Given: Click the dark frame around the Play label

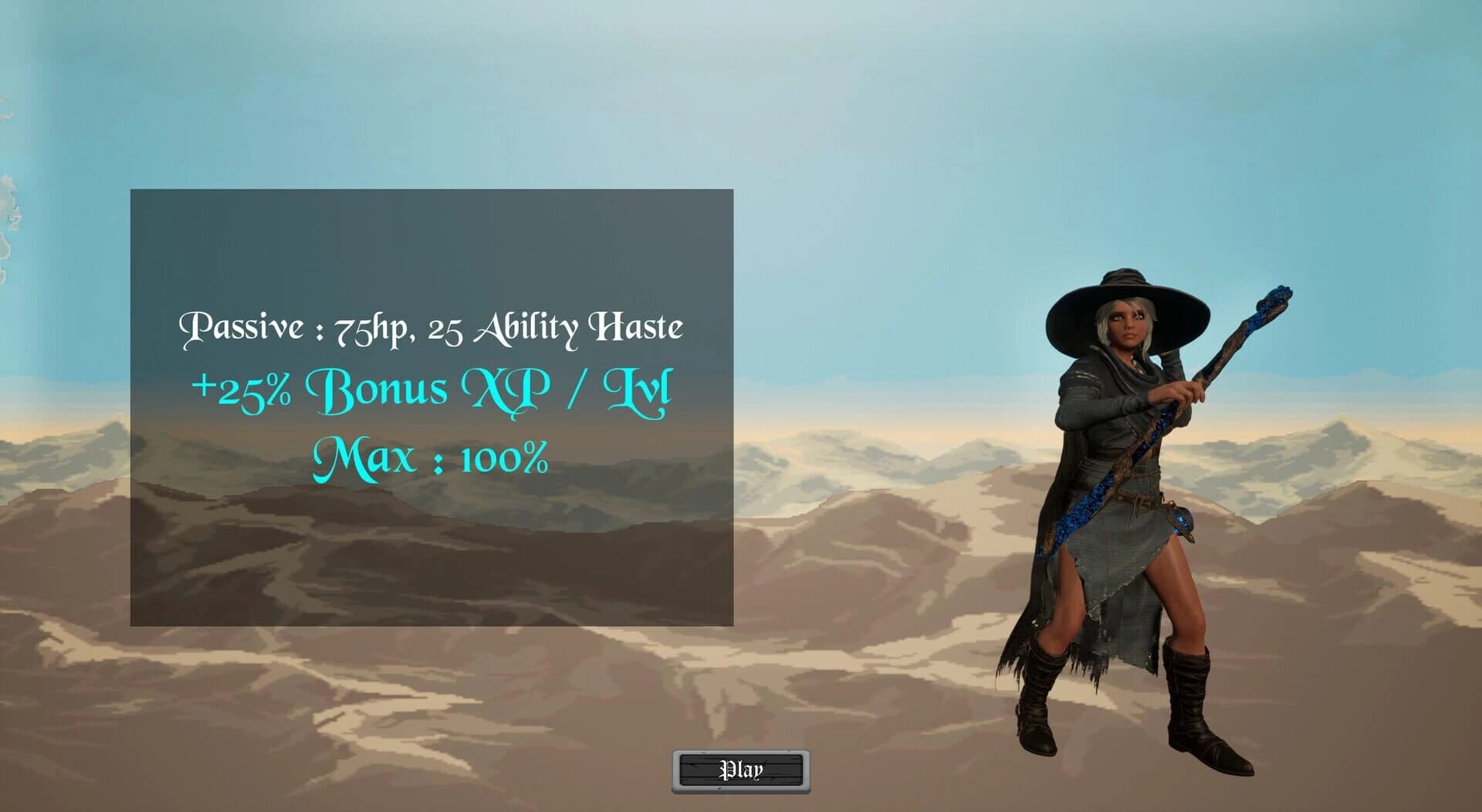Looking at the screenshot, I should 695,770.
